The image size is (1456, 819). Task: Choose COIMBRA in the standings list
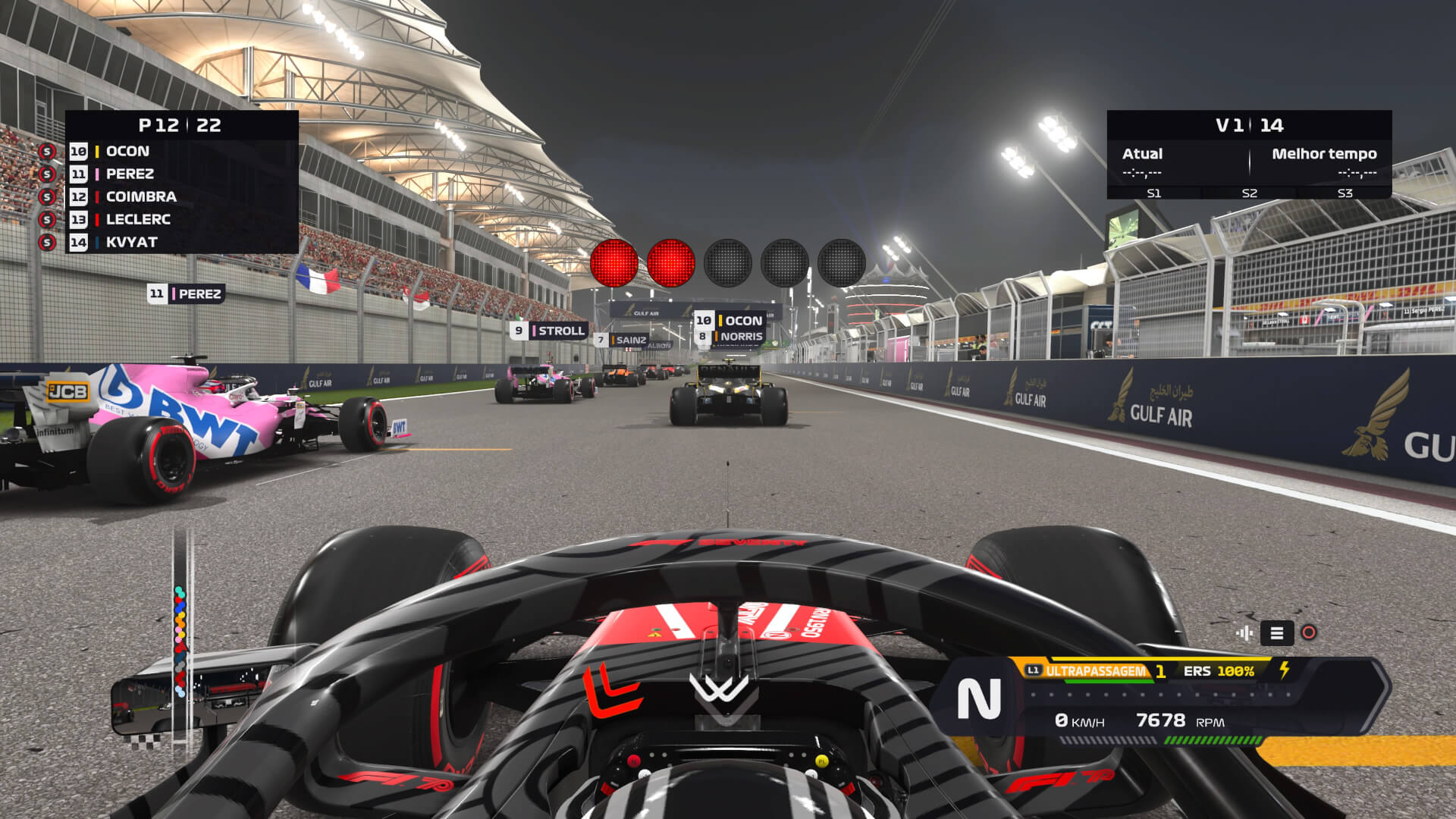coord(141,196)
